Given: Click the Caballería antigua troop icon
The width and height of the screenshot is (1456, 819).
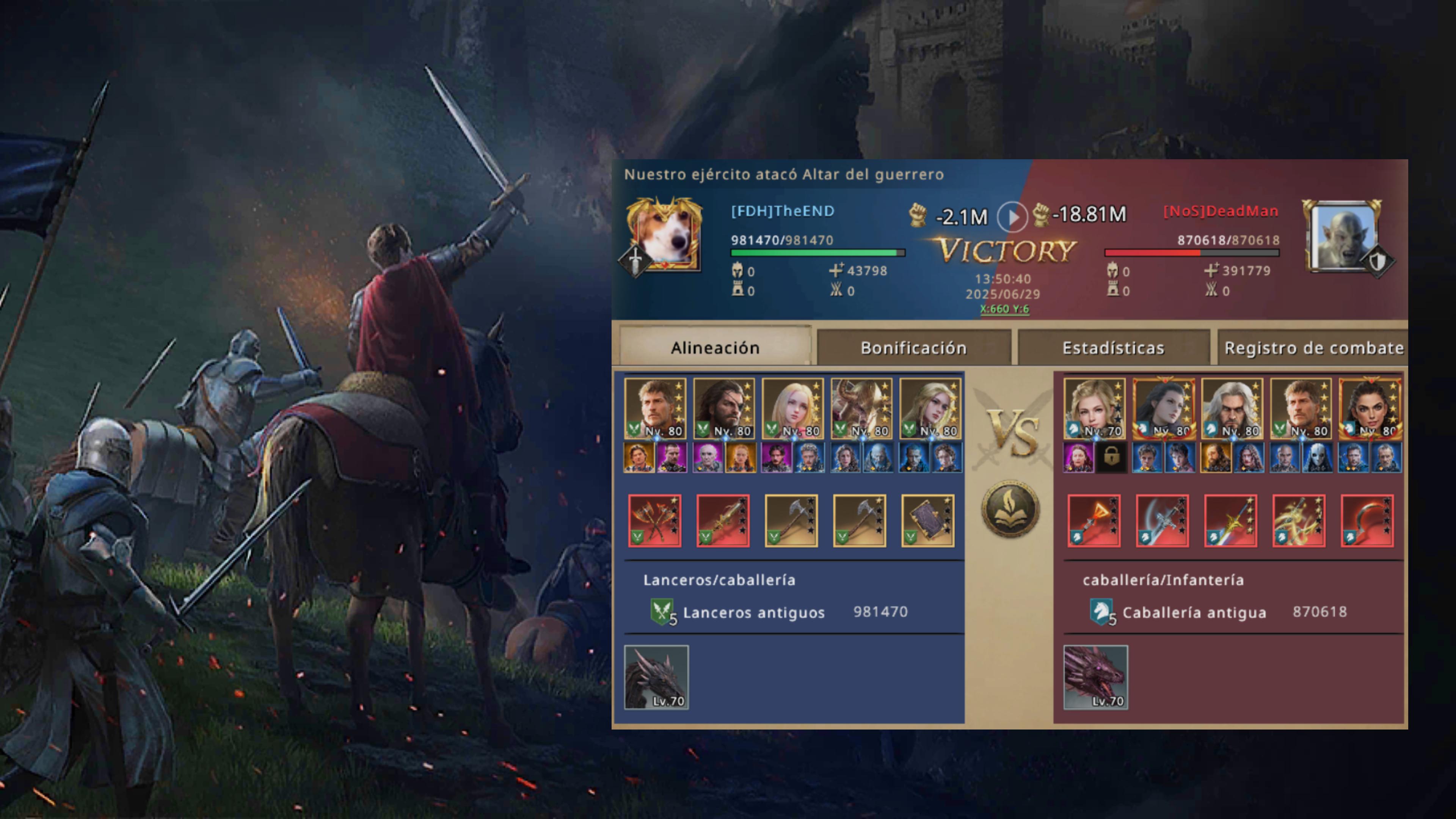Looking at the screenshot, I should point(1101,612).
